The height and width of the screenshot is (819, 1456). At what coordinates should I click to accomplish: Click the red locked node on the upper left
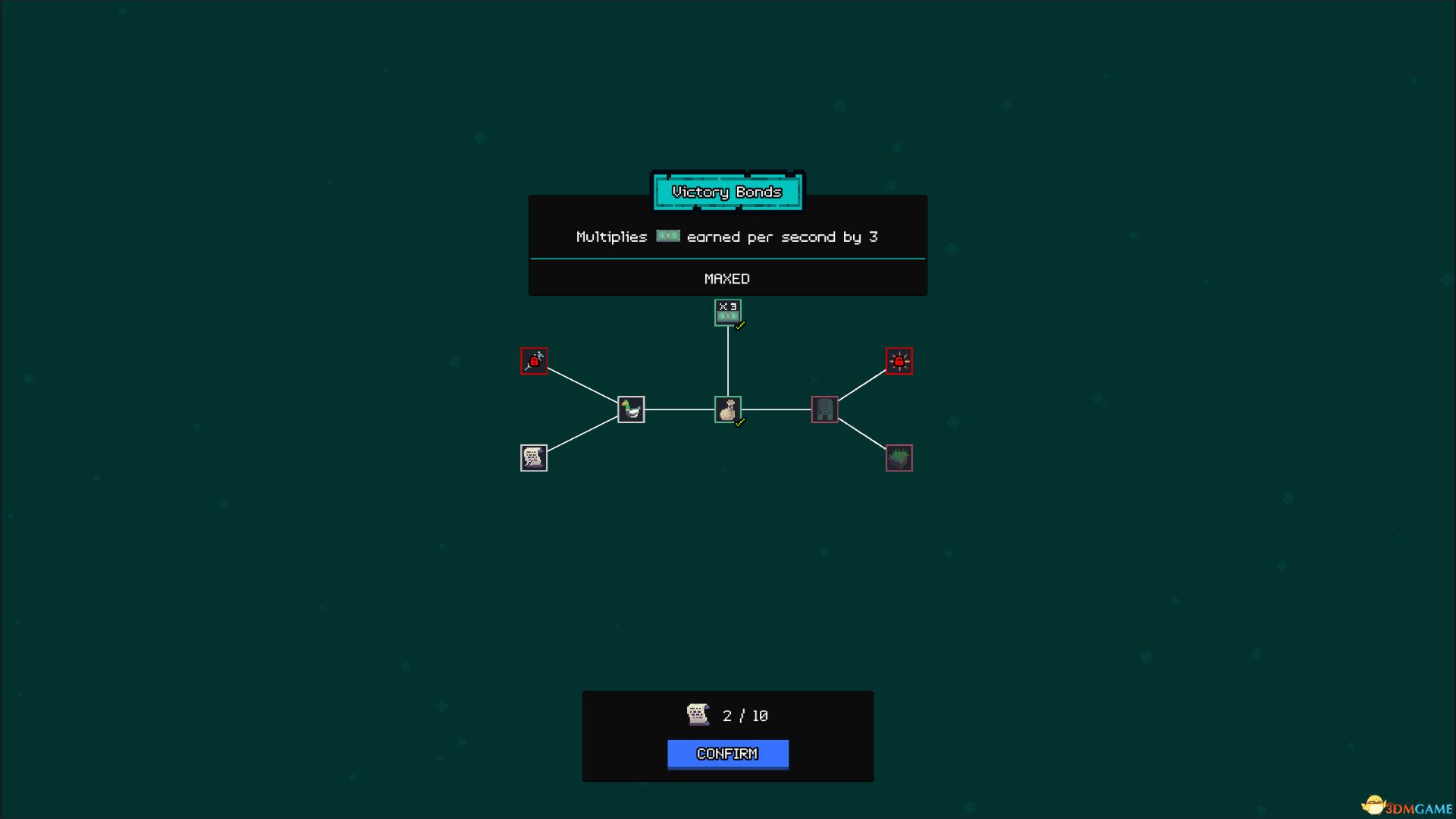(534, 362)
